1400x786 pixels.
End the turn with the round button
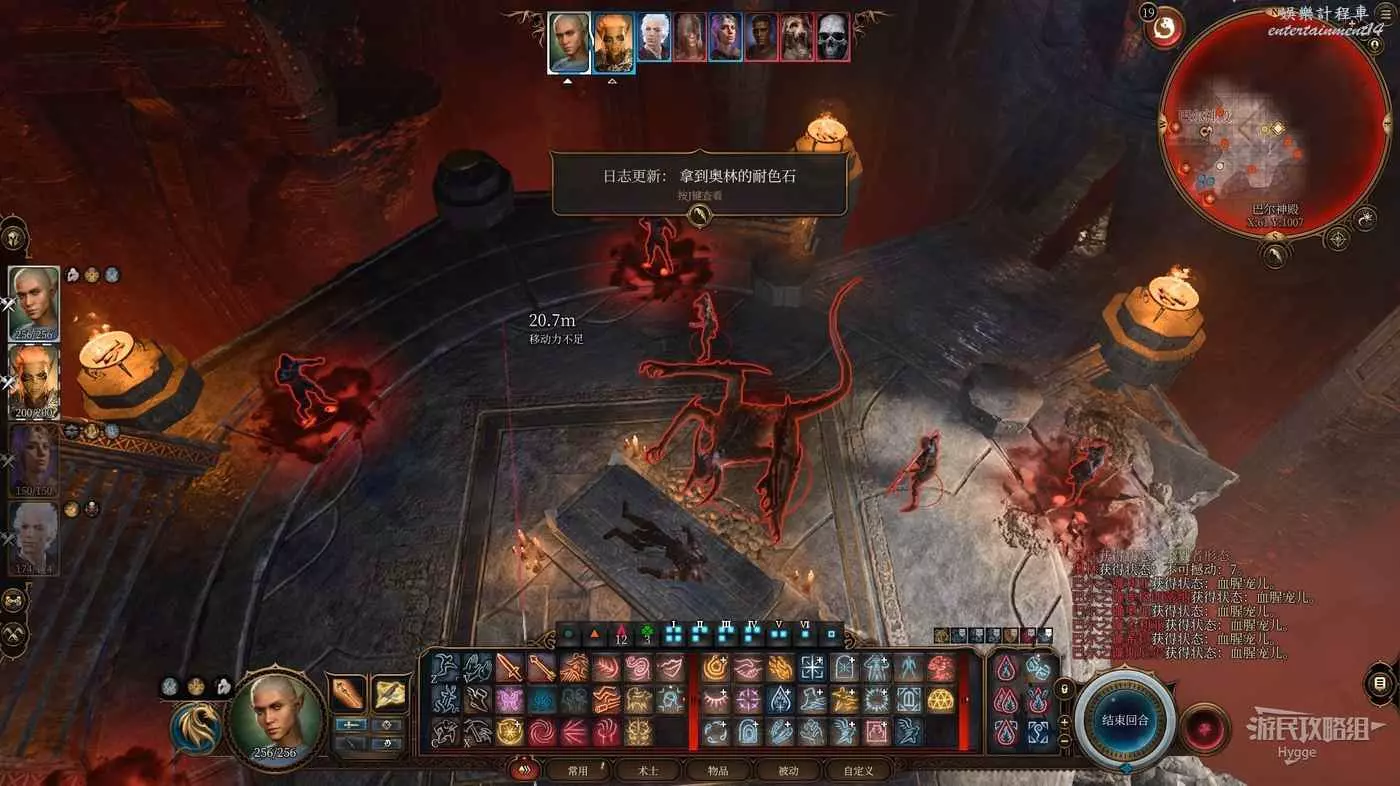pyautogui.click(x=1125, y=718)
